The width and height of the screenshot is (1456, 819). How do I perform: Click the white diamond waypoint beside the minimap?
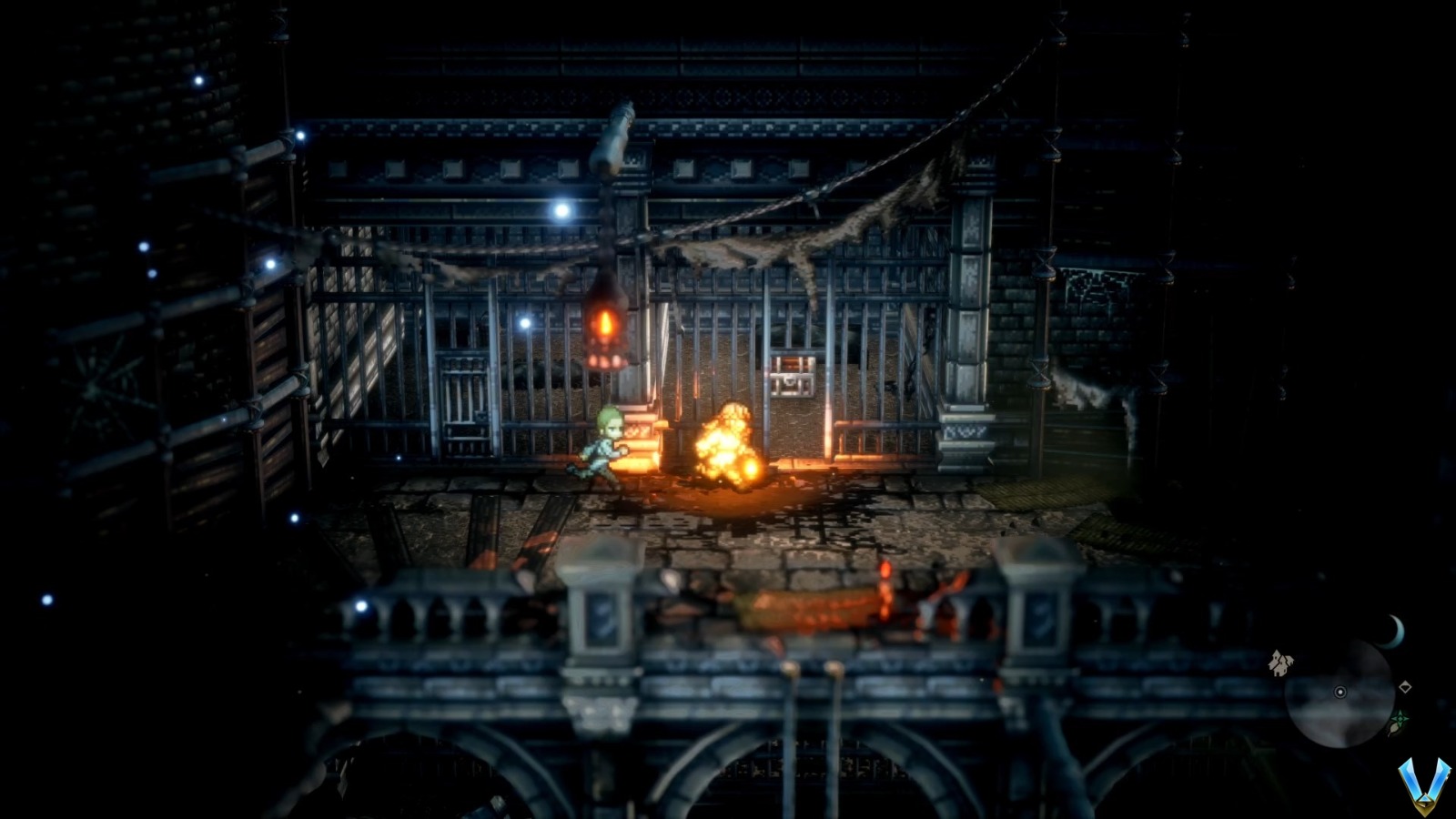pyautogui.click(x=1406, y=687)
